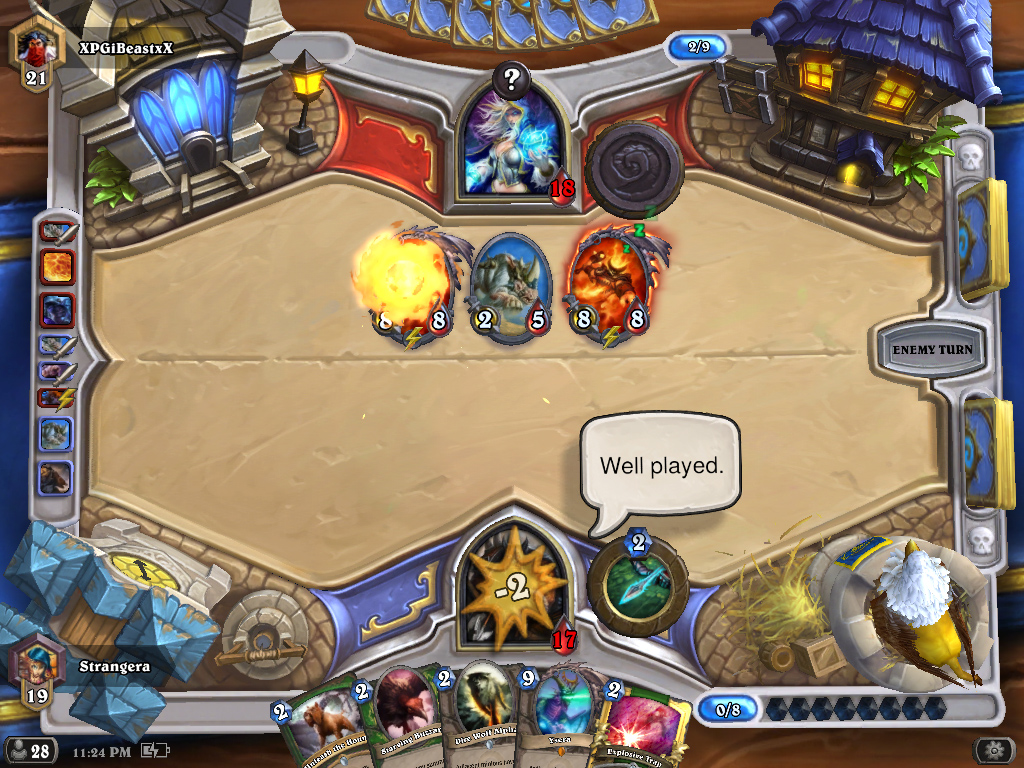The width and height of the screenshot is (1024, 768).
Task: Click the enemy's used hero power
Action: (633, 169)
